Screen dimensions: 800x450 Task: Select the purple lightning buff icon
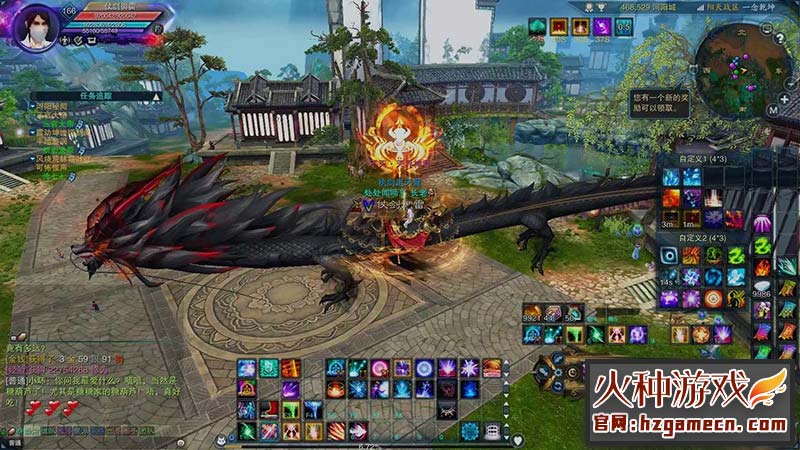pos(601,27)
